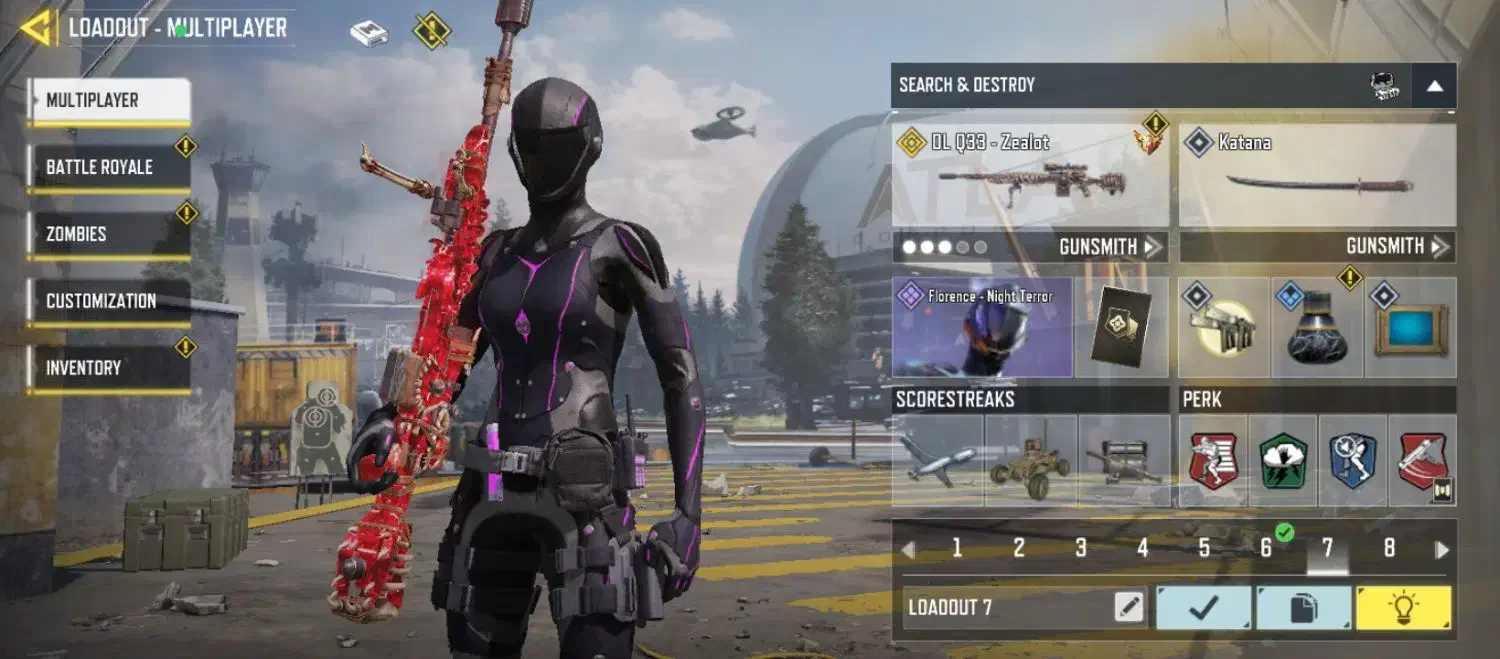Rename loadout with the pencil icon
1500x659 pixels.
coord(1129,607)
